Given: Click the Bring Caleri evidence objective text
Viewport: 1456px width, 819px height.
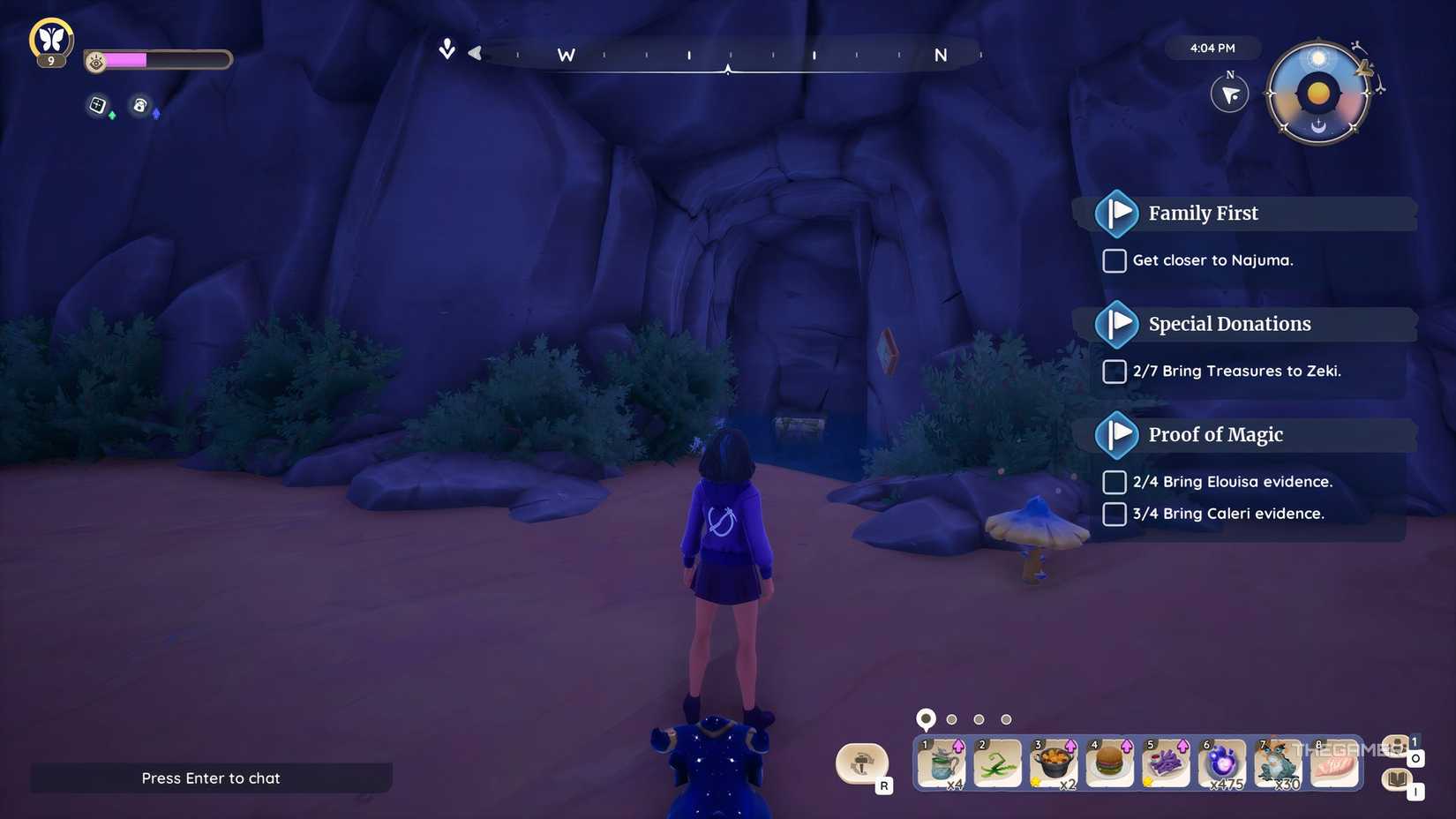Looking at the screenshot, I should (x=1229, y=513).
